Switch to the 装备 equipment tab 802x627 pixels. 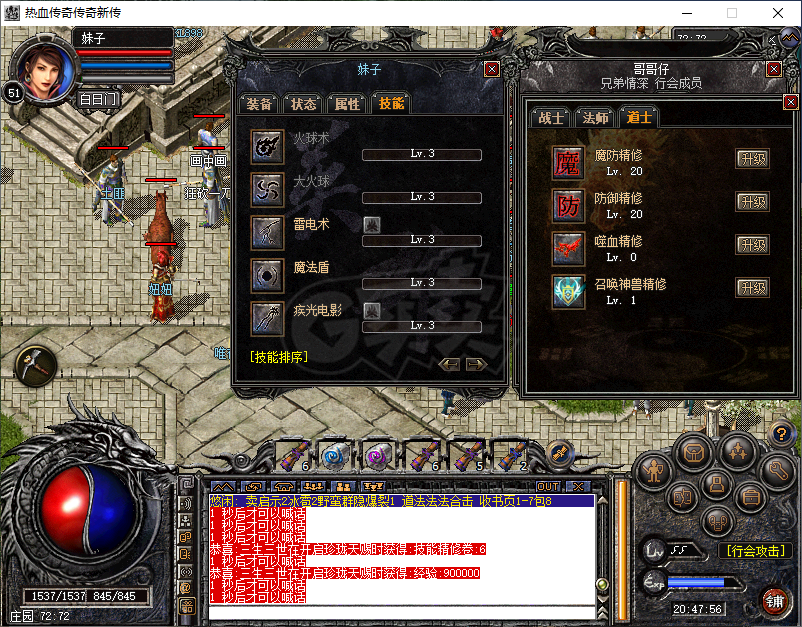[x=260, y=103]
